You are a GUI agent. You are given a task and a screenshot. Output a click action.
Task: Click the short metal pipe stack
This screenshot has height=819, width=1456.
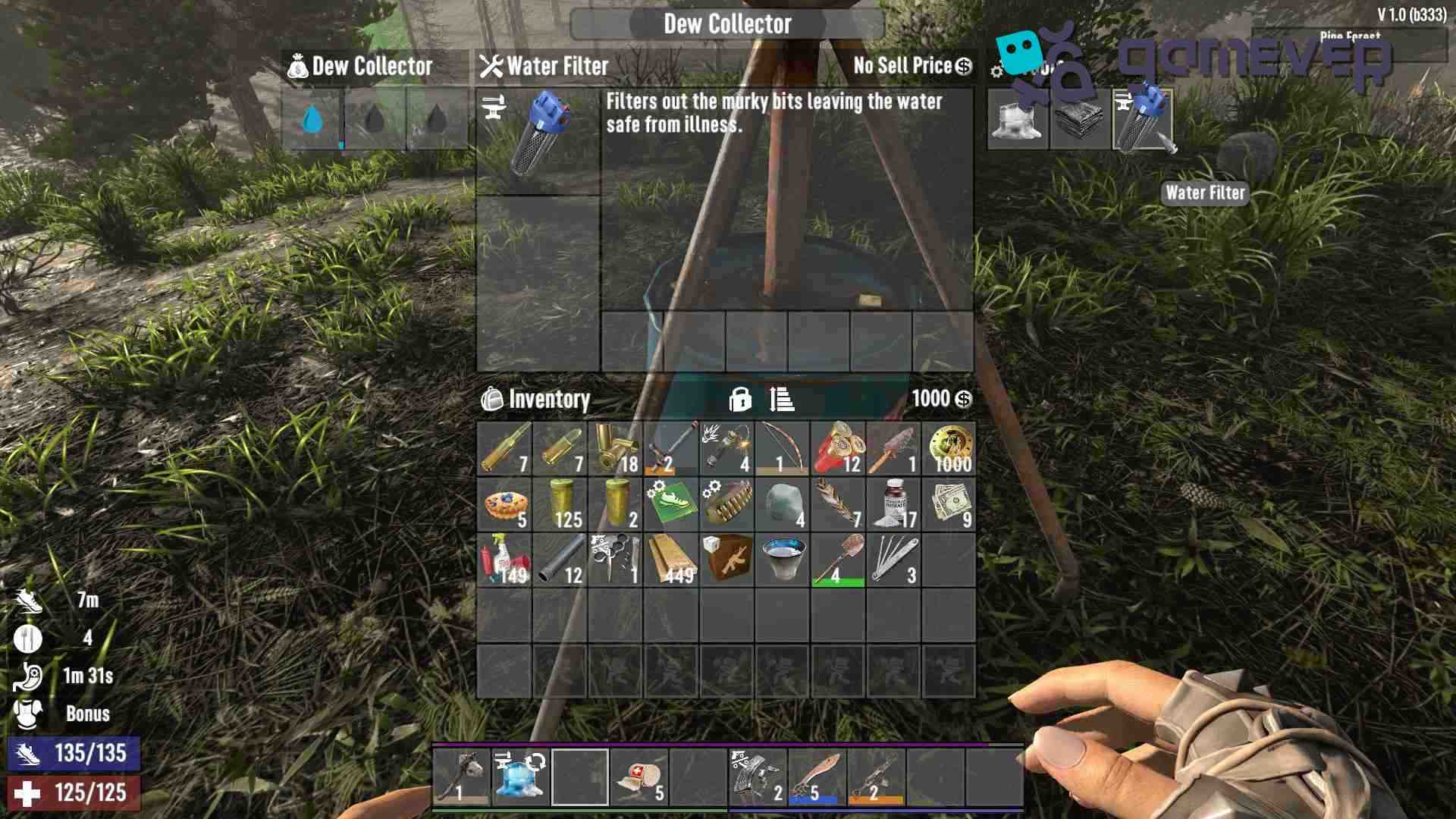560,560
